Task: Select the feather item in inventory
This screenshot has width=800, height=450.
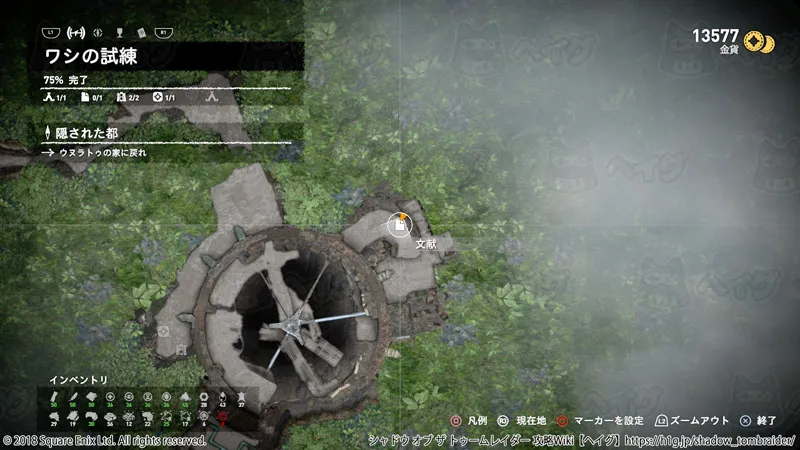Action: point(72,397)
